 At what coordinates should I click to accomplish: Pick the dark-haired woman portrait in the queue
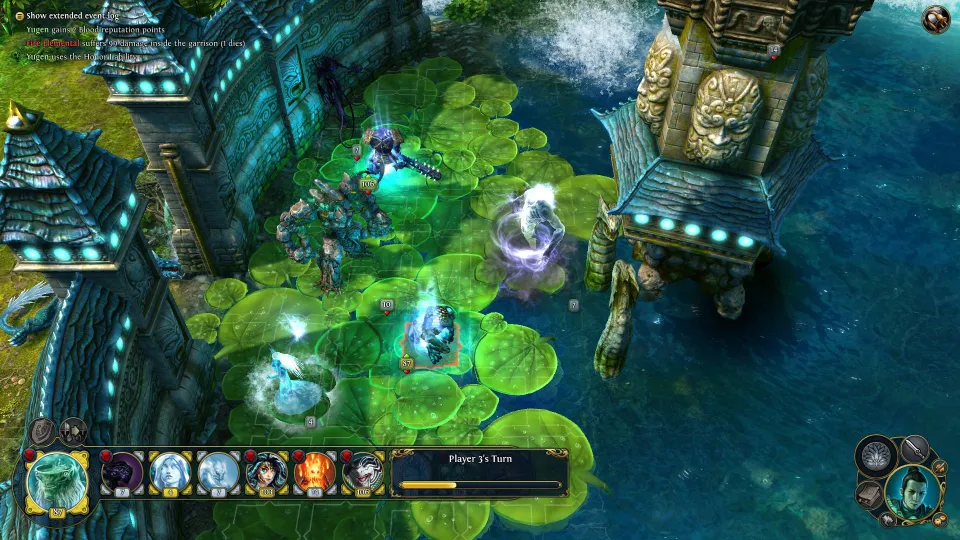(x=267, y=472)
